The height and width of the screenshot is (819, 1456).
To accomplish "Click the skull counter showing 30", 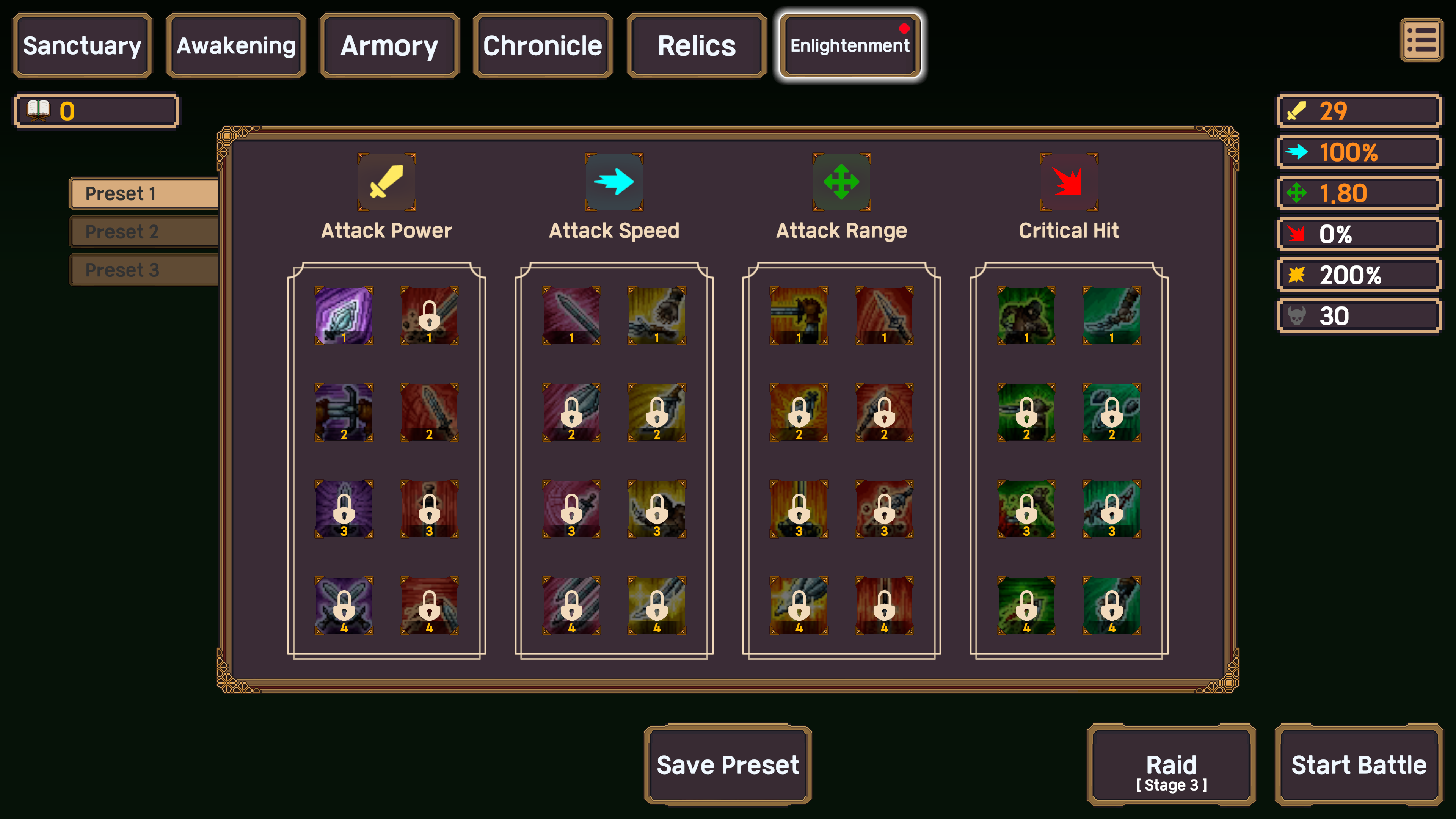I will (1359, 315).
